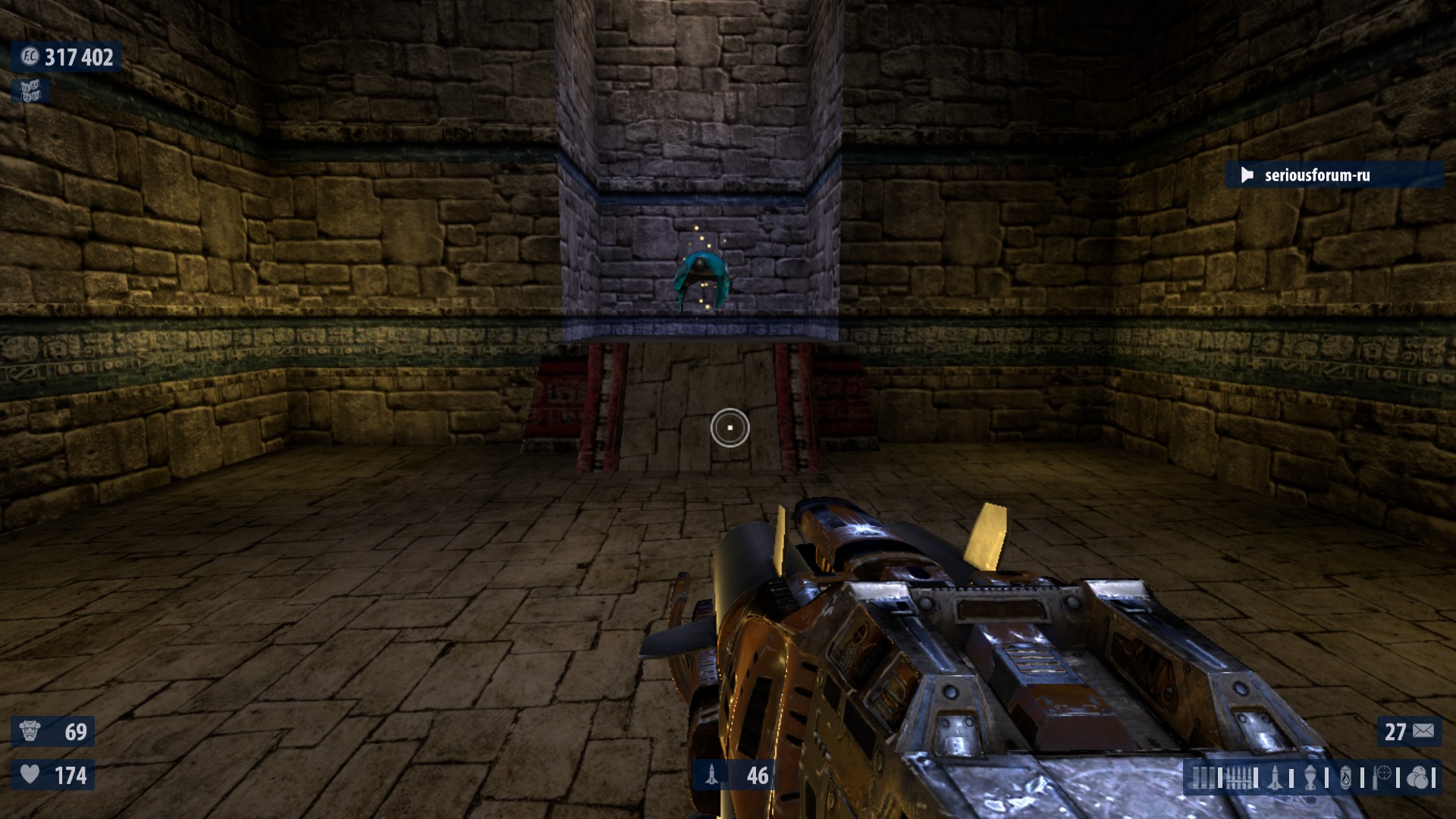Choose the rocket ammo icon
Viewport: 1456px width, 819px height.
click(1276, 777)
